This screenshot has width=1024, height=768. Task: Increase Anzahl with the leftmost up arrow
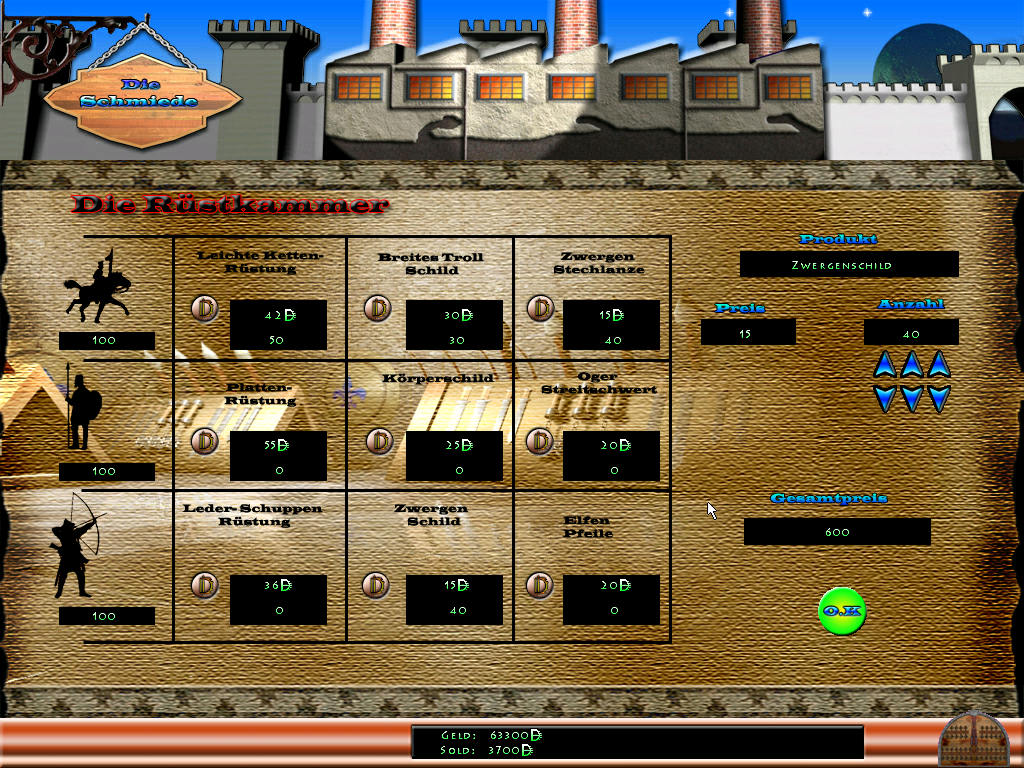click(x=884, y=365)
